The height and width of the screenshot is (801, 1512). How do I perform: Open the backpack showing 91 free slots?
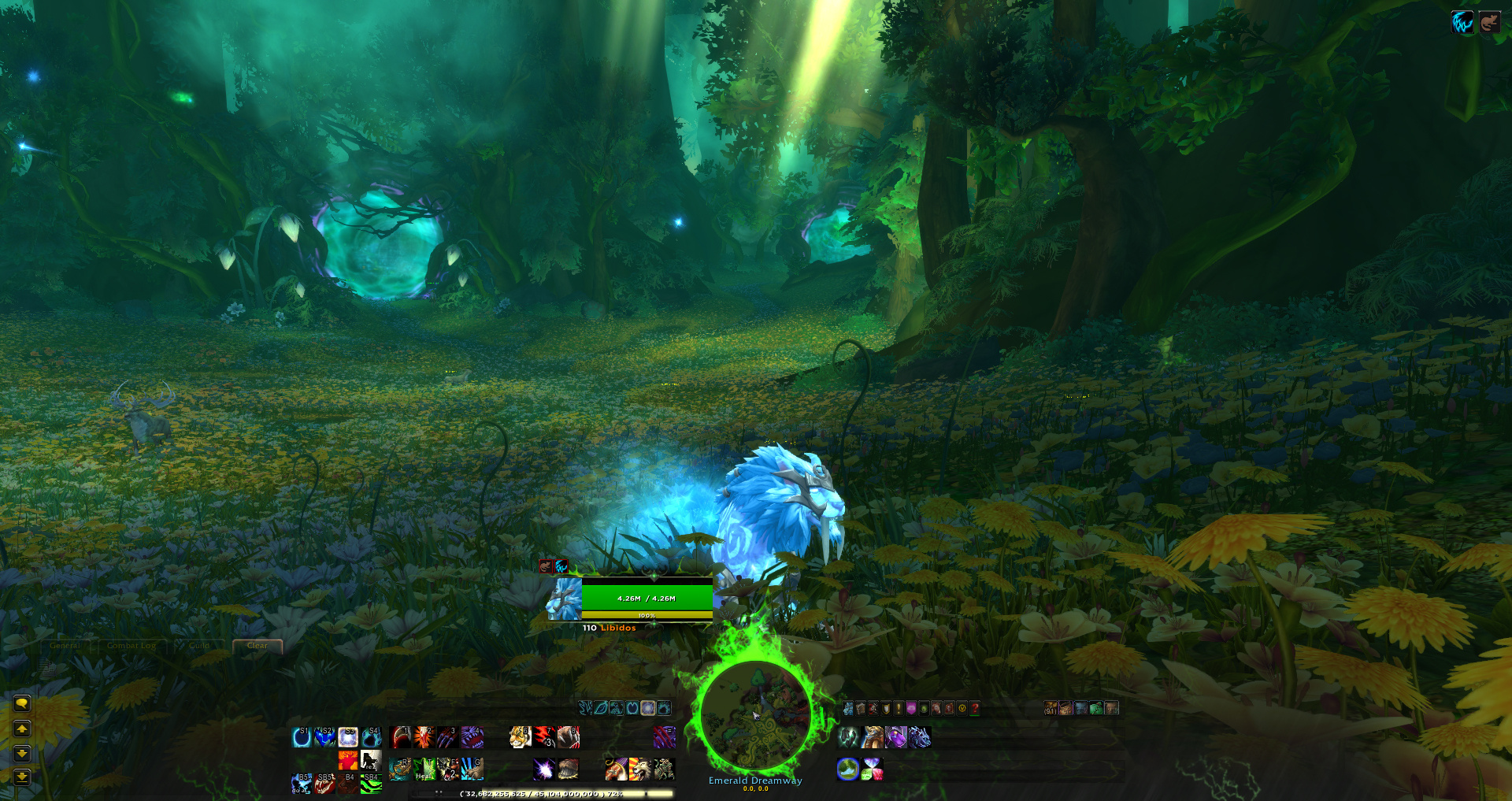1051,708
